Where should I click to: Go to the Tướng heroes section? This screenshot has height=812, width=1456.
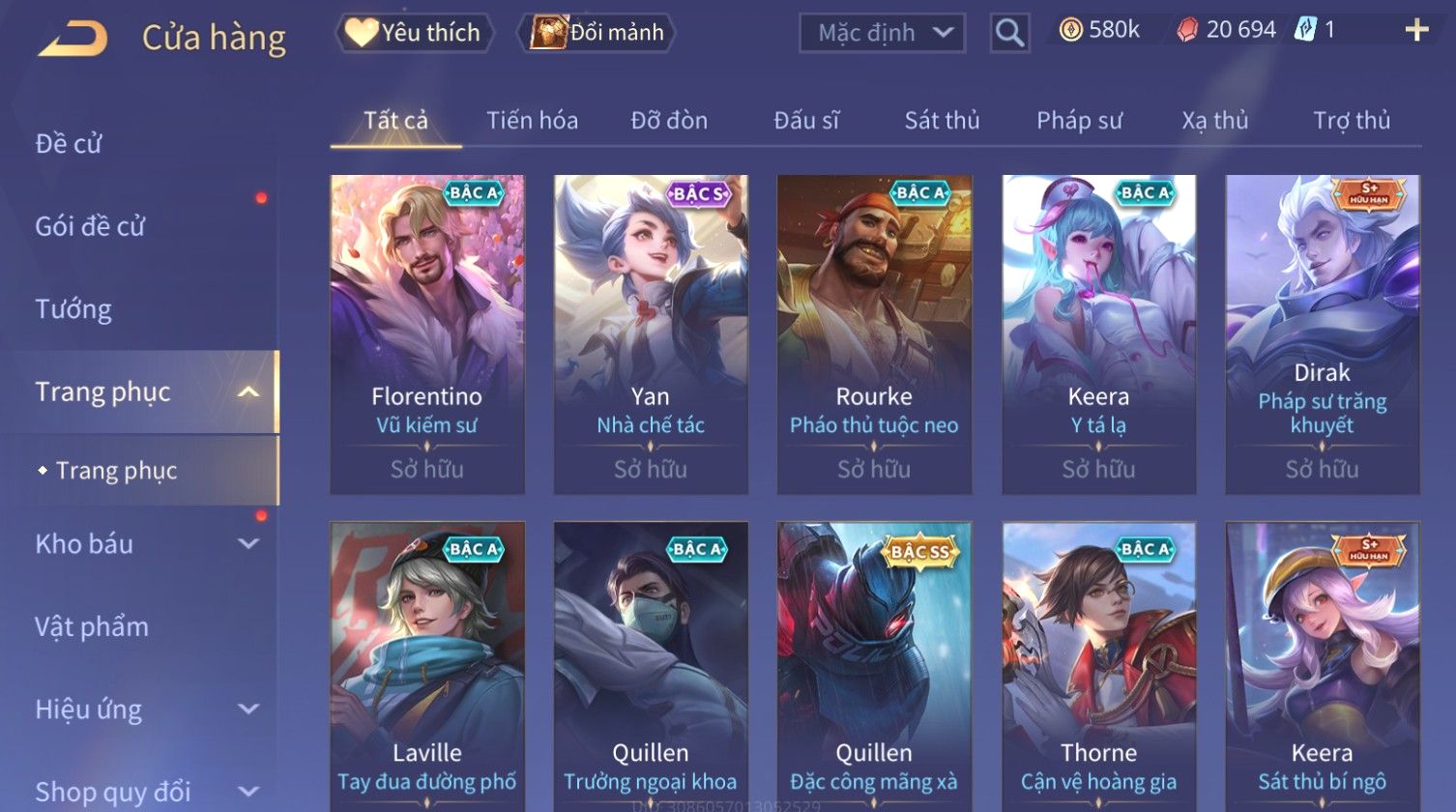click(x=73, y=309)
